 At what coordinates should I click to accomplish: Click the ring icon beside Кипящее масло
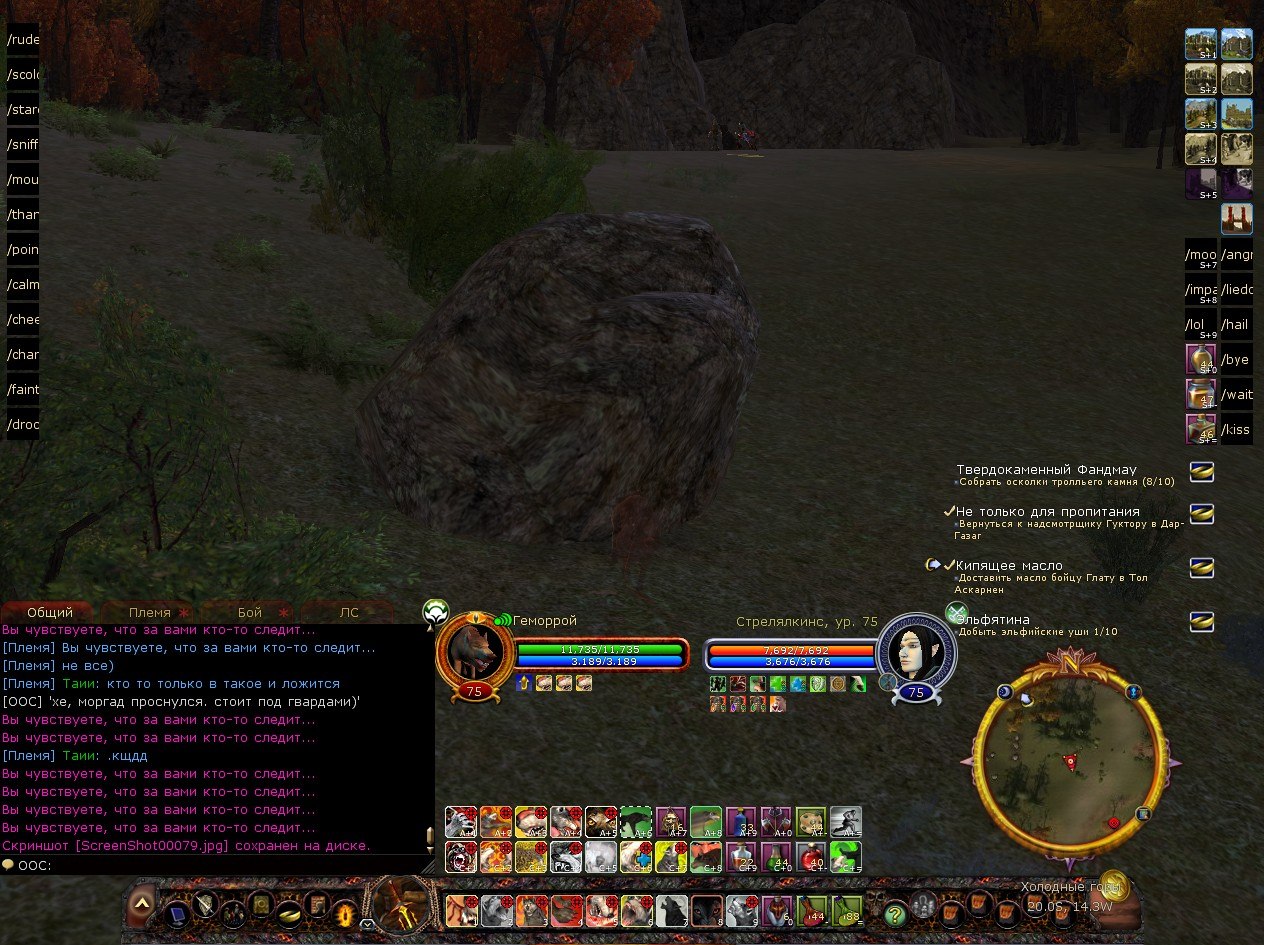1201,567
